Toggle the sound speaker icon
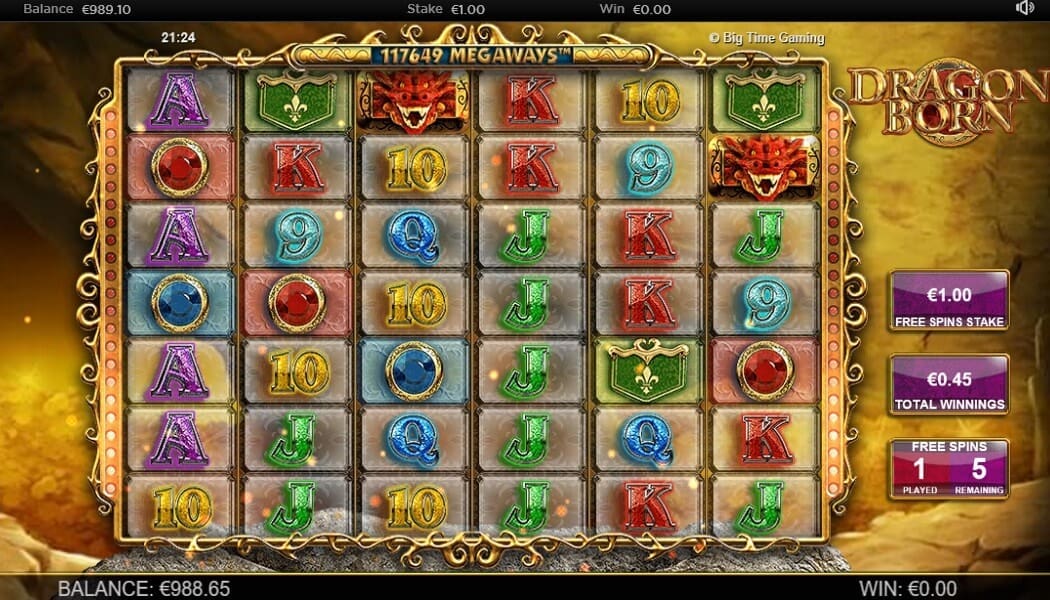 pos(1024,9)
